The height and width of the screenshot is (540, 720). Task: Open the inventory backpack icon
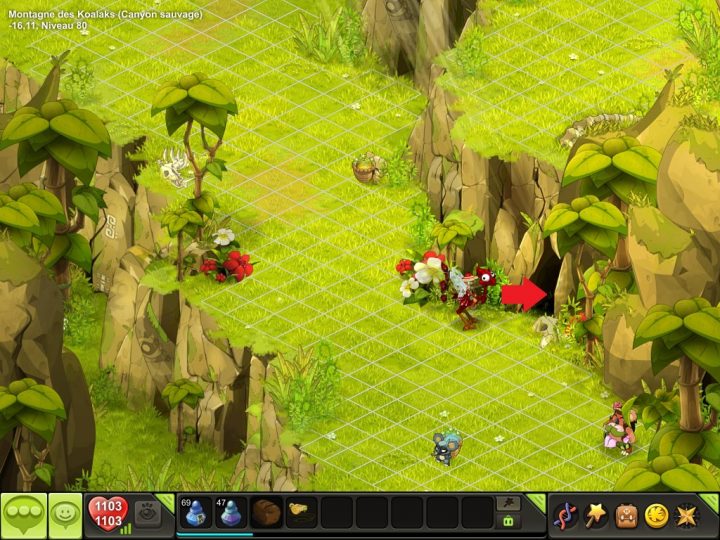(x=626, y=515)
